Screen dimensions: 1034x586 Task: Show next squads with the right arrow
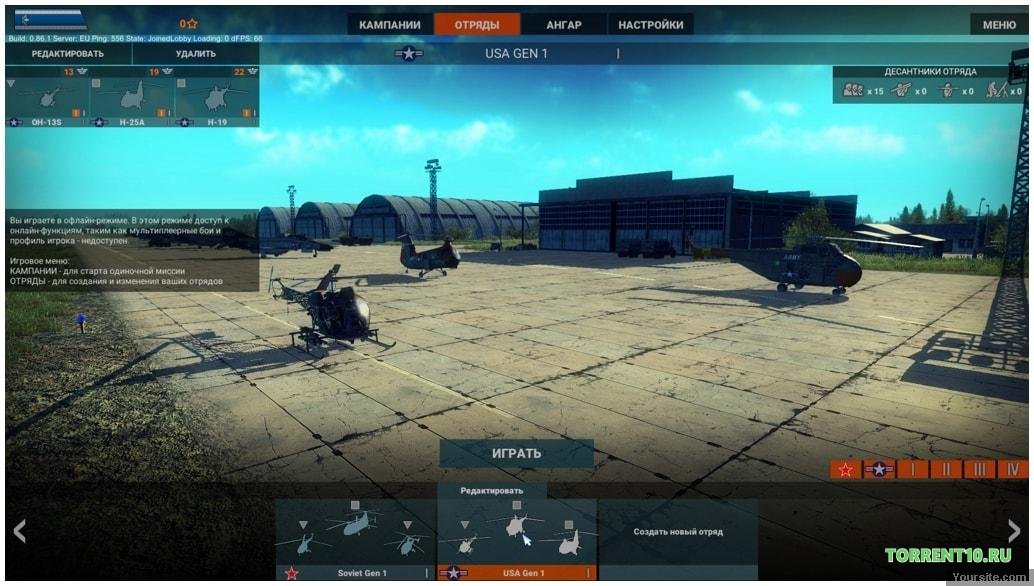coord(1014,531)
